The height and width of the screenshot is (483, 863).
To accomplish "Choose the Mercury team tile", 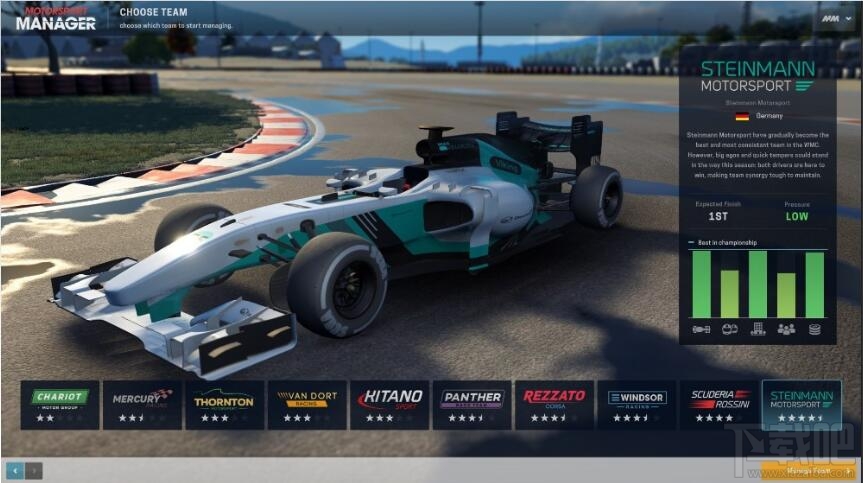I will [142, 404].
